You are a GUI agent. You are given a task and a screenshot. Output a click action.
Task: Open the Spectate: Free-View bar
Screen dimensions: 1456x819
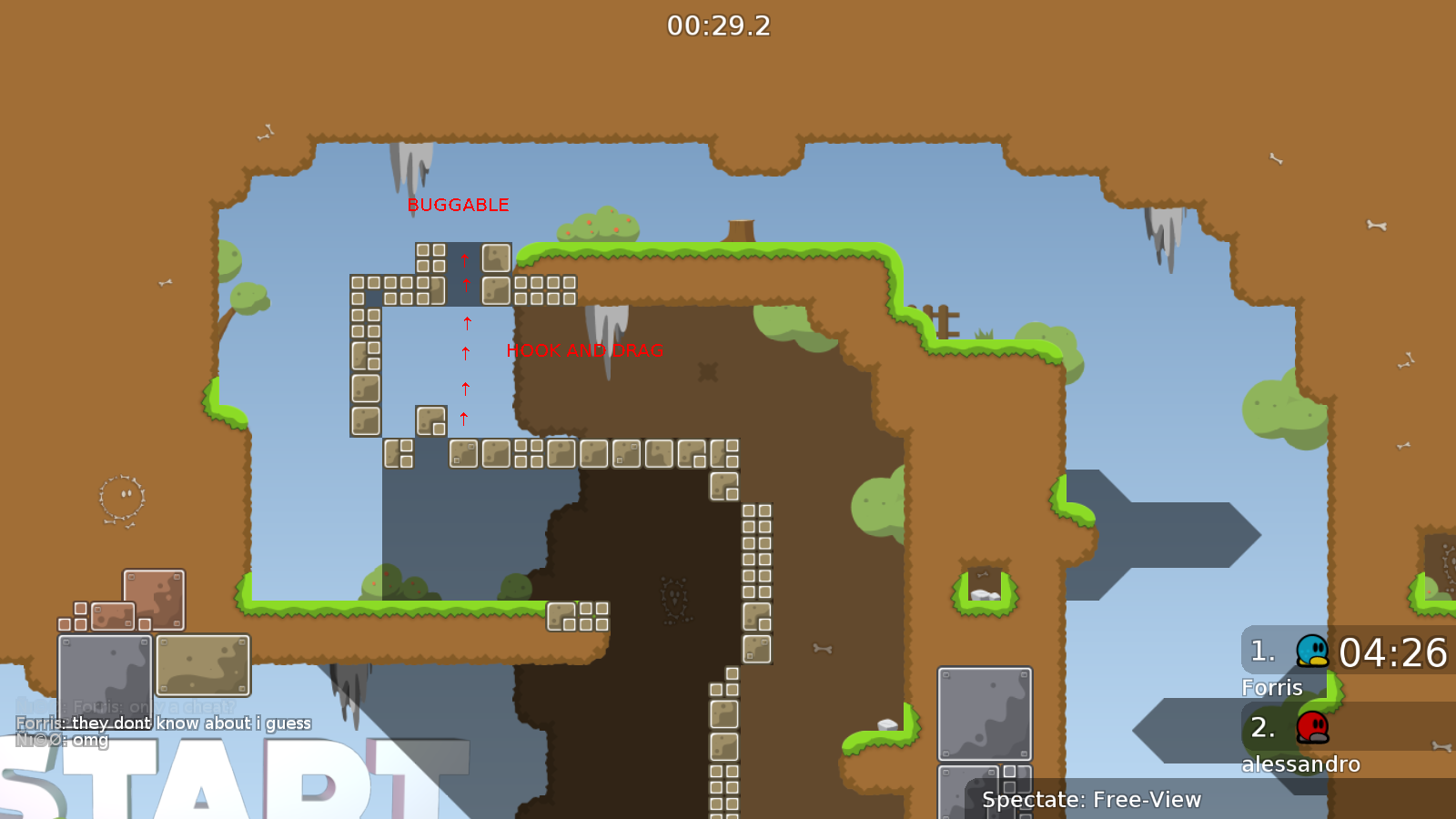coord(1091,800)
